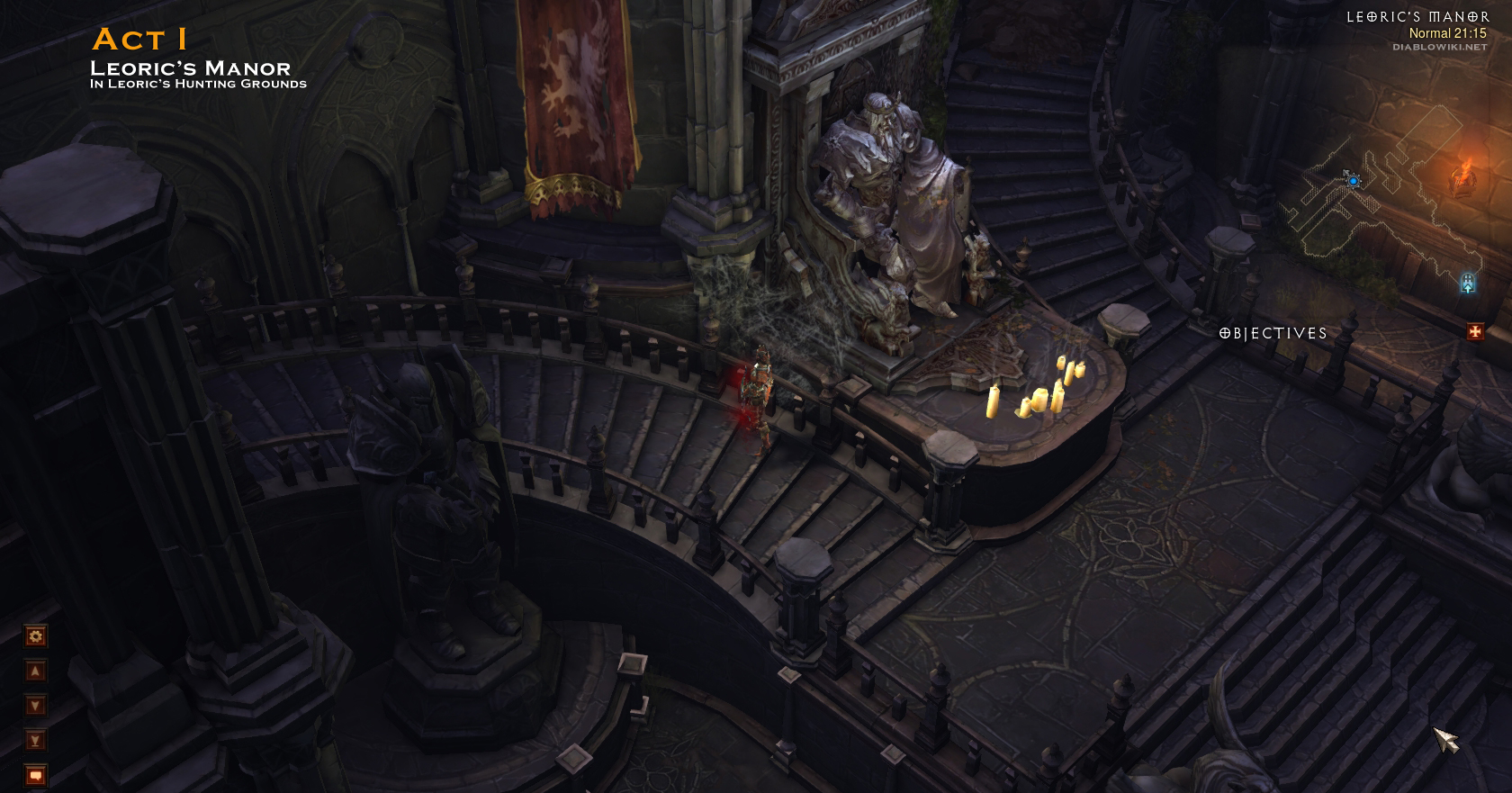Expand the Objectives tracker plus button
1512x793 pixels.
pos(1474,332)
